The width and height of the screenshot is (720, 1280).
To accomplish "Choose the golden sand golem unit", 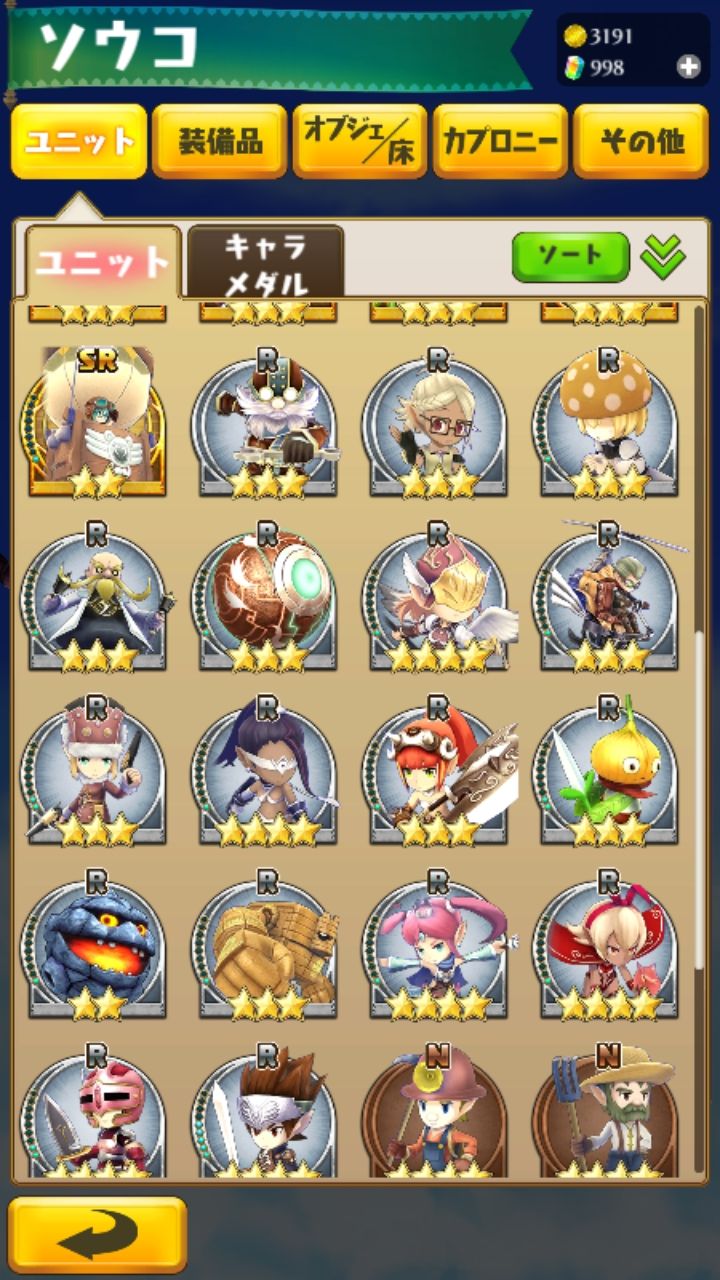I will click(267, 945).
